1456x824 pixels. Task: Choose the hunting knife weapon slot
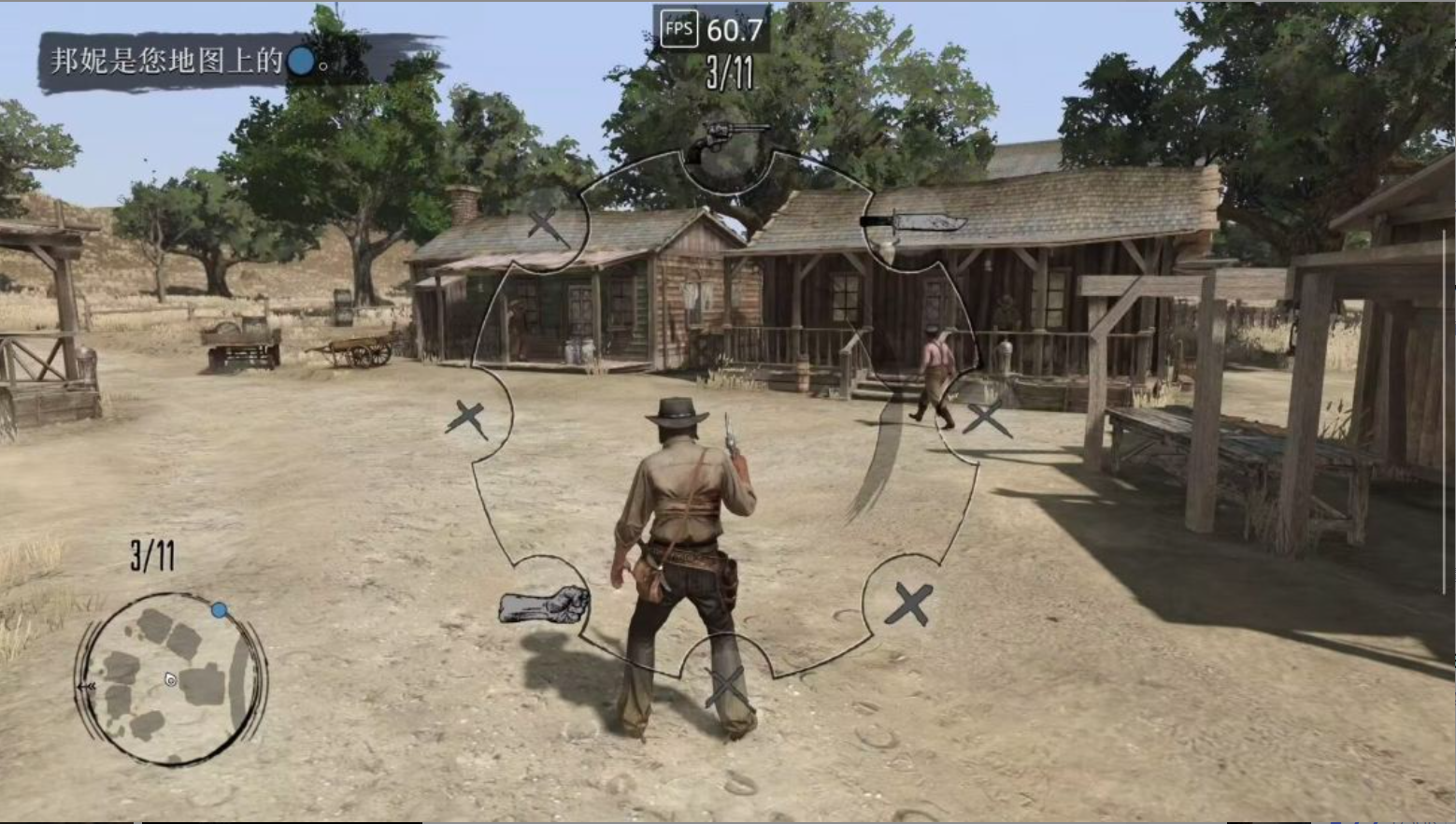coord(912,223)
